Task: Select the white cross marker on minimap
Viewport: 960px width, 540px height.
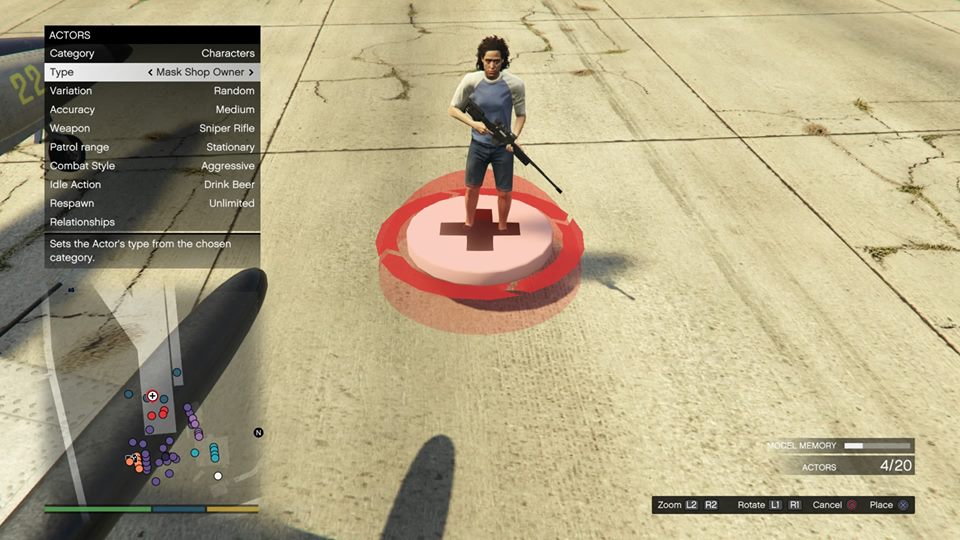Action: 152,396
